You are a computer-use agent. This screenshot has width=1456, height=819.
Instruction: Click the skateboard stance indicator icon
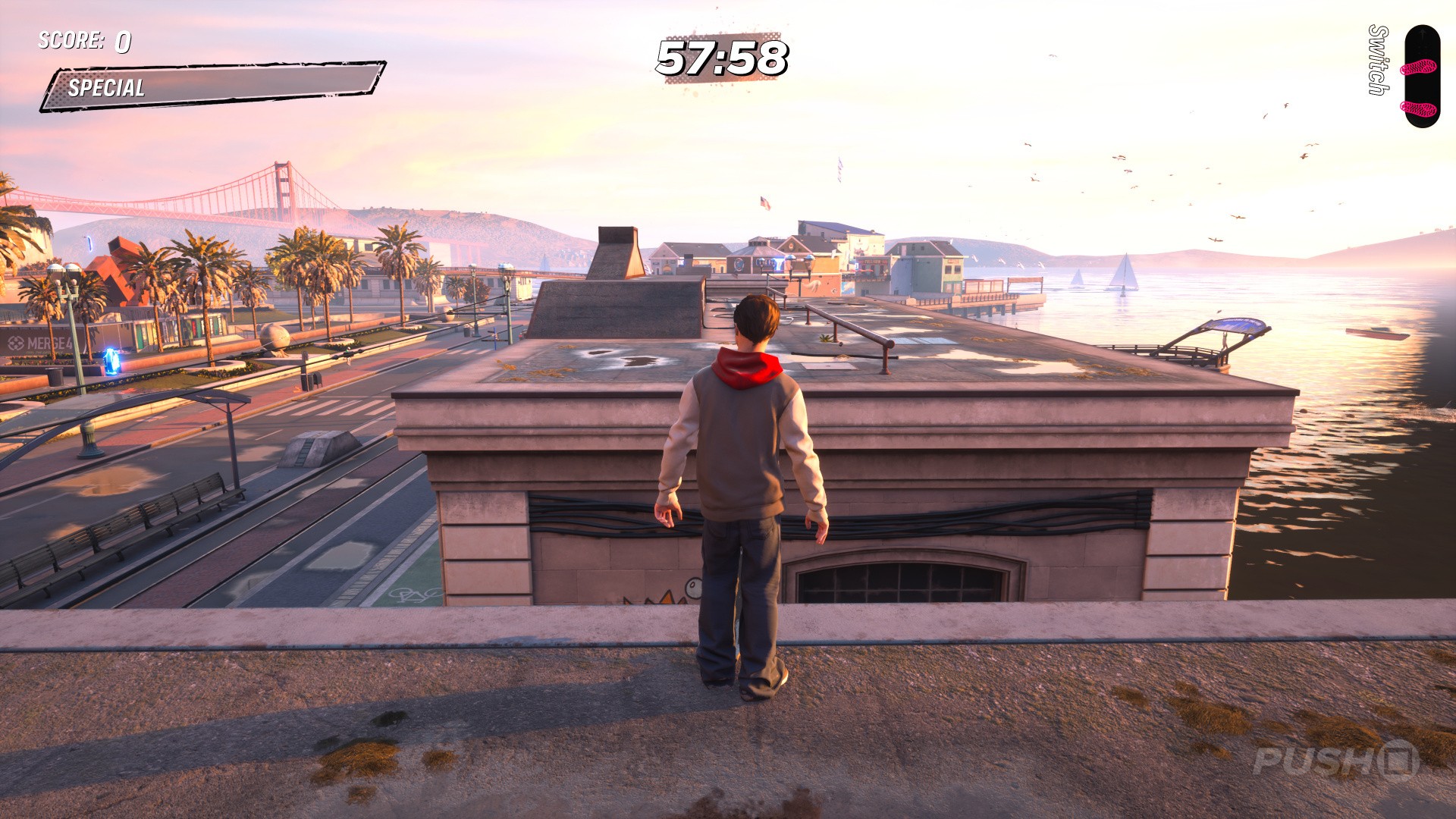pos(1420,76)
